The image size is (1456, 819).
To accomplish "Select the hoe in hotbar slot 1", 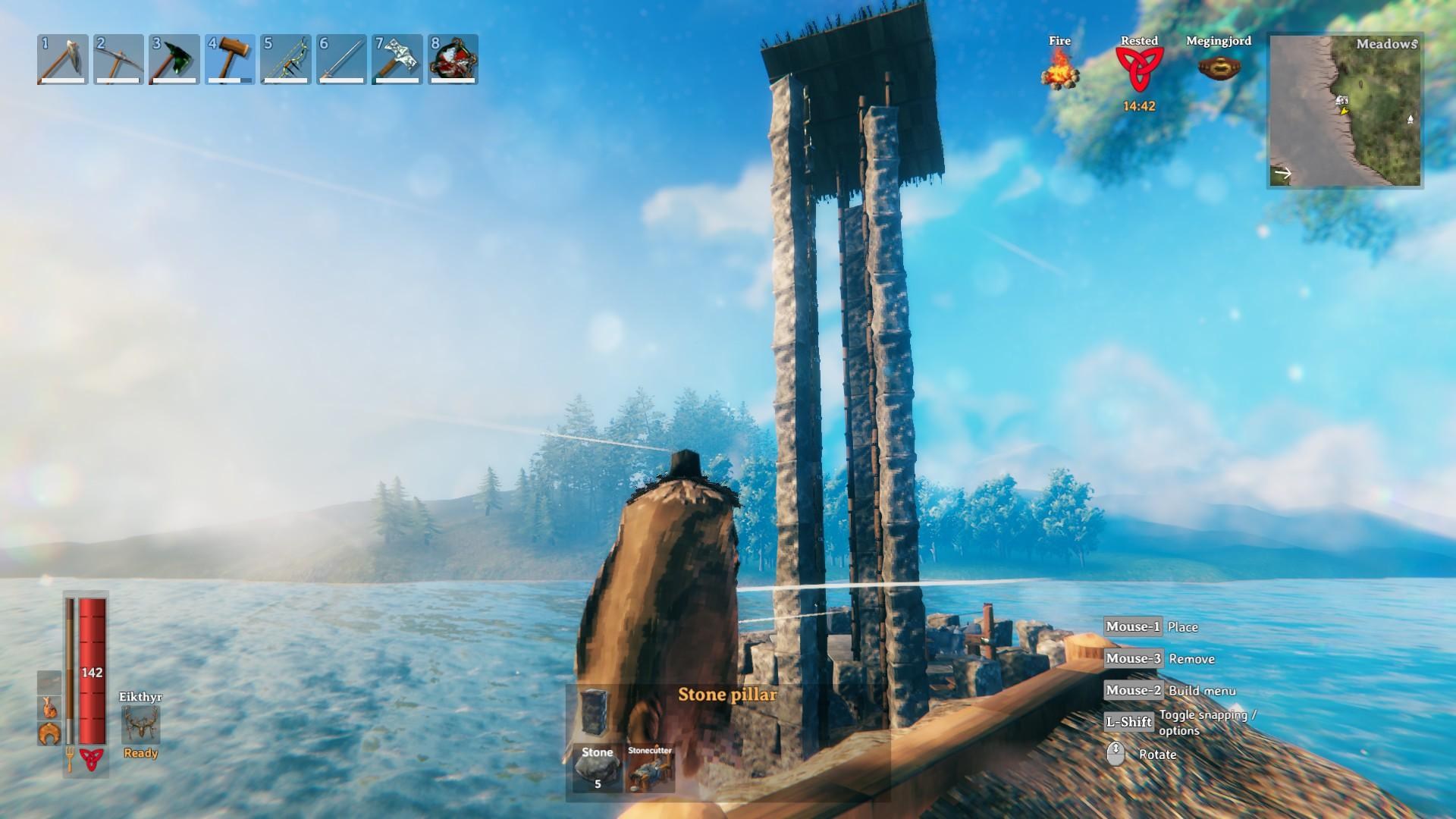I will 62,58.
